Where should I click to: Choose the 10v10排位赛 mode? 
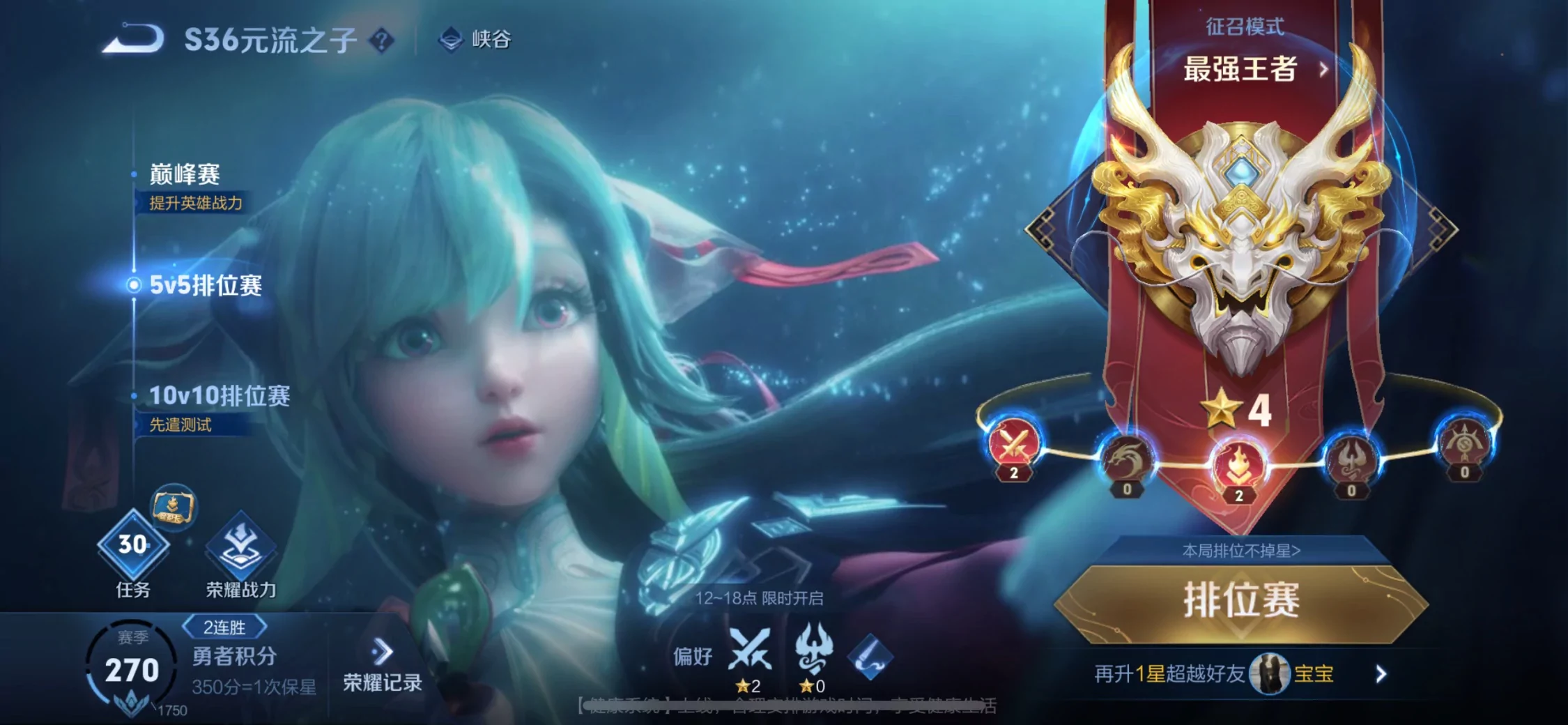click(x=219, y=396)
